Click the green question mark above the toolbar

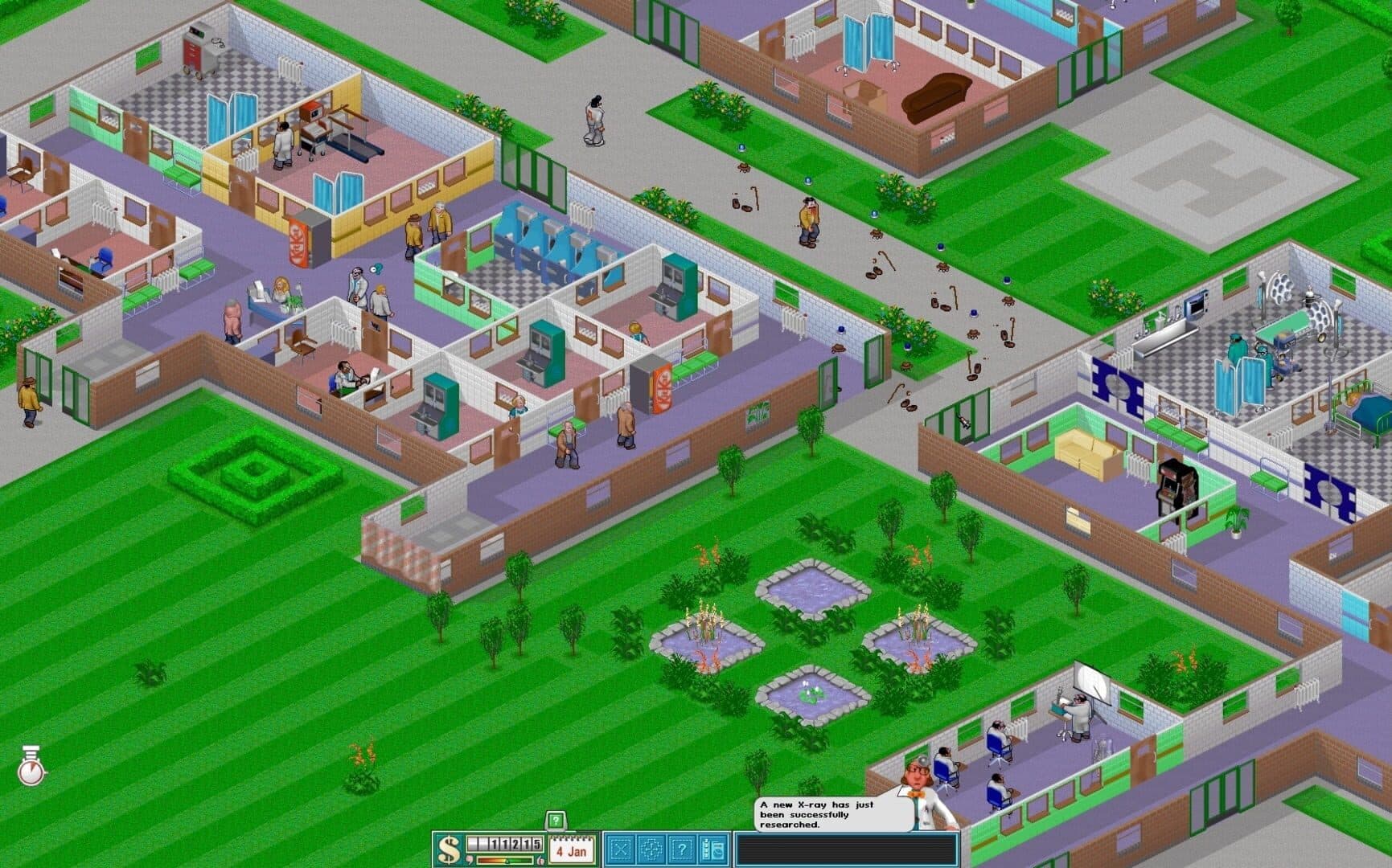tap(555, 821)
